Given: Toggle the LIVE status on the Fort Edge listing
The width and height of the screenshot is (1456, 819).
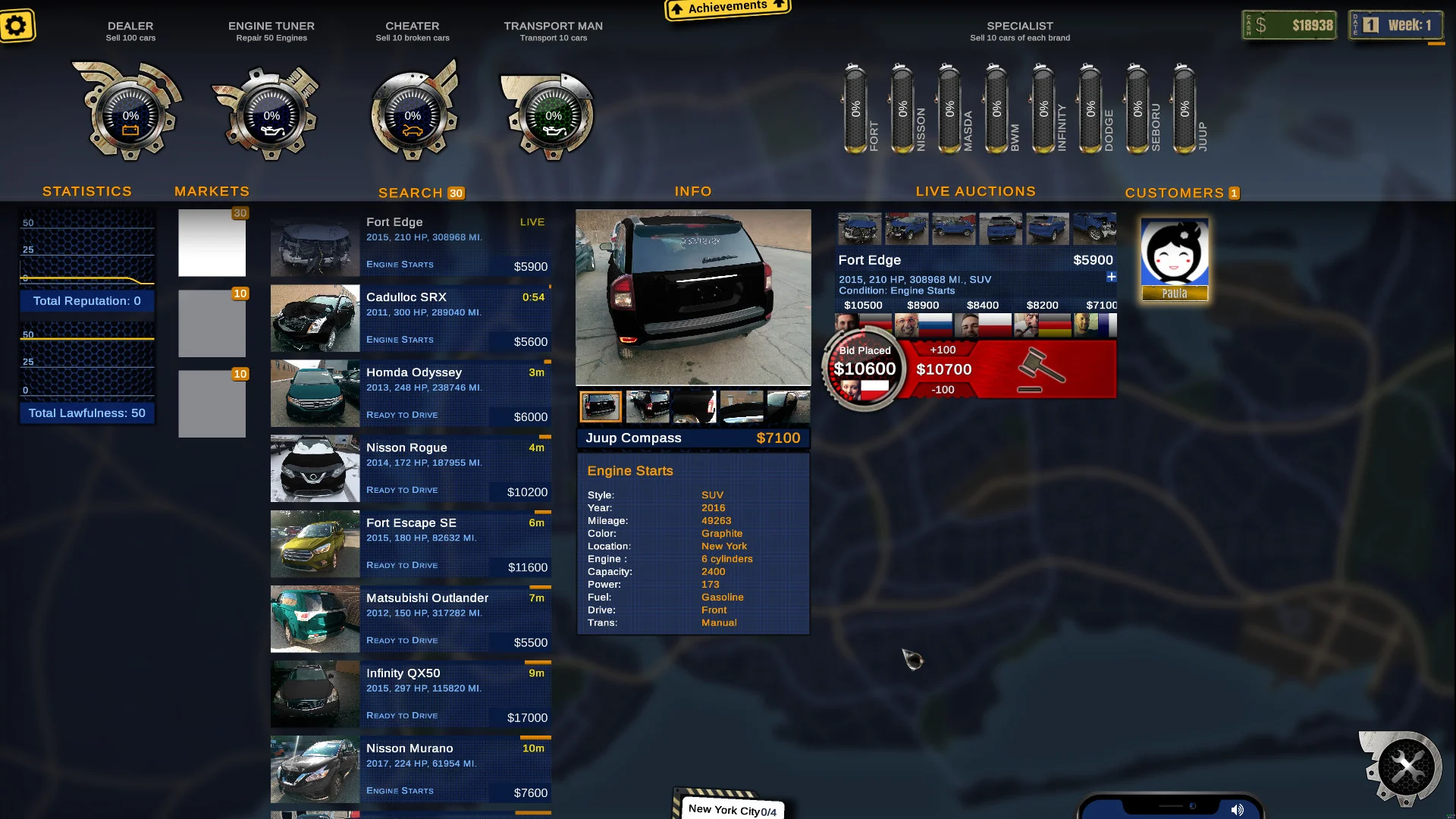Looking at the screenshot, I should pyautogui.click(x=532, y=222).
